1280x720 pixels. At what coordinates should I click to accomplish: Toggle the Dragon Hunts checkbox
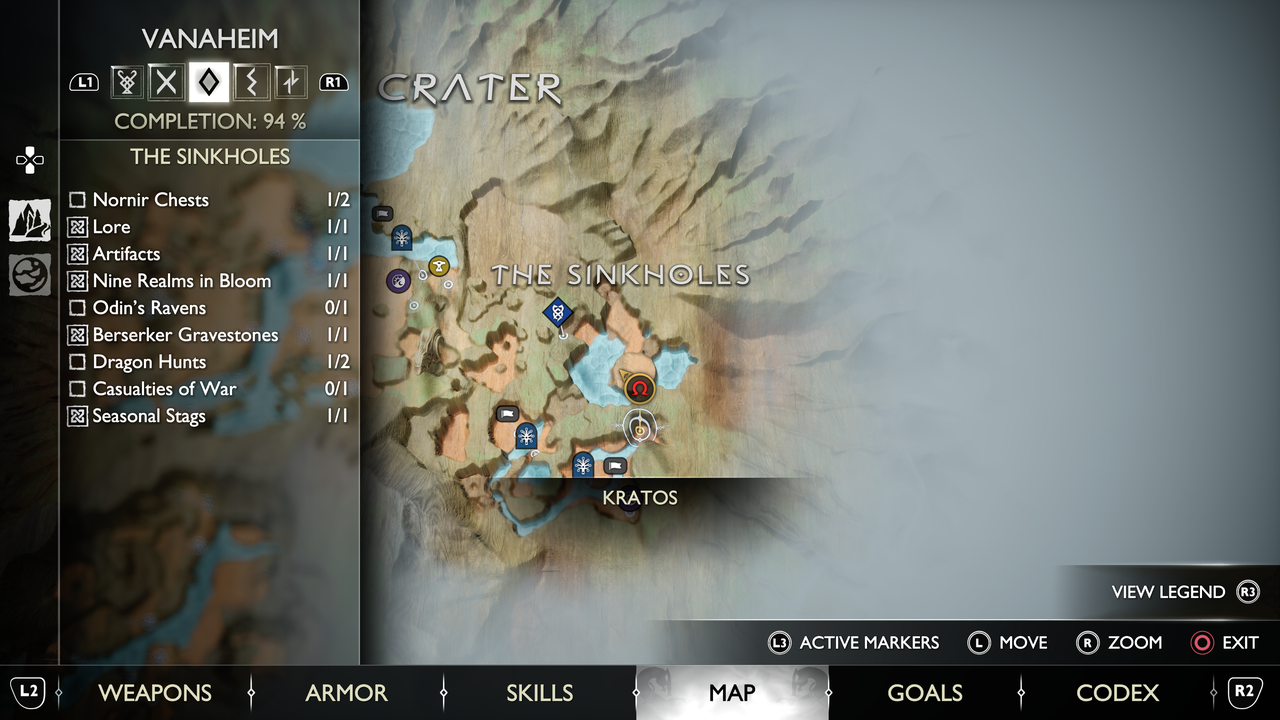(77, 362)
